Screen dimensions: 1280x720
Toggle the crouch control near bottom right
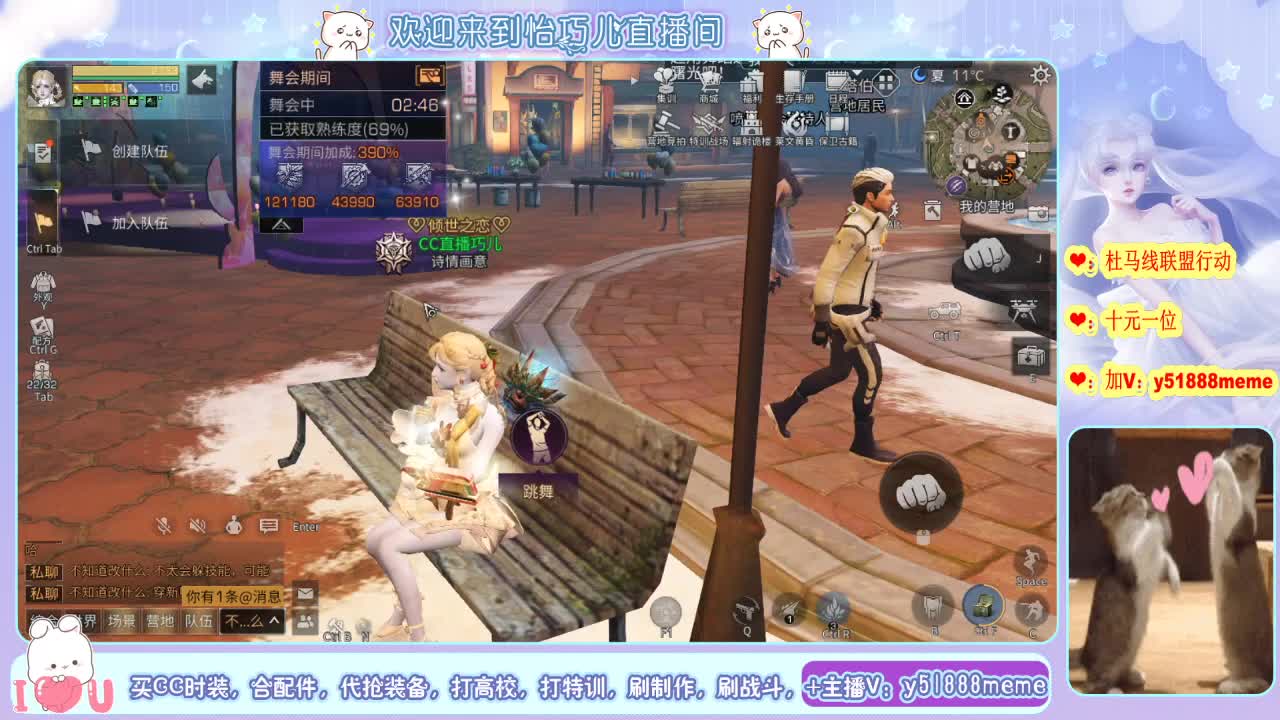click(1032, 610)
